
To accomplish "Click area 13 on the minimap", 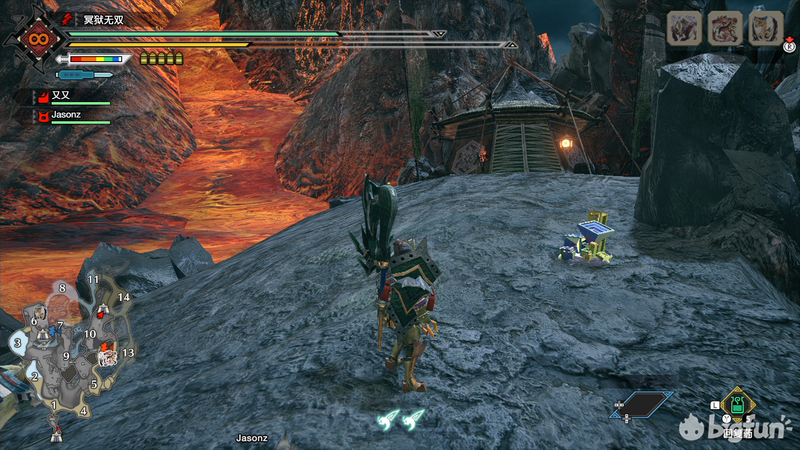I will click(128, 353).
